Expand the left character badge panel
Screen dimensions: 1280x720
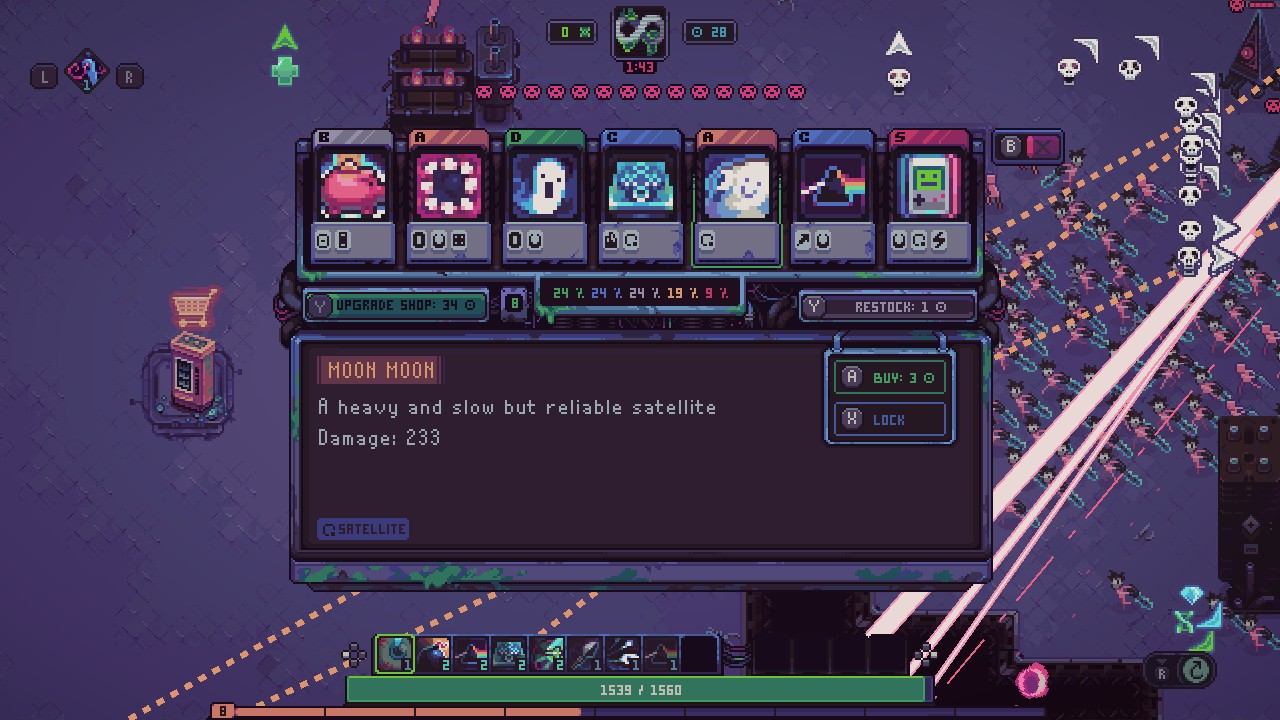(x=88, y=73)
